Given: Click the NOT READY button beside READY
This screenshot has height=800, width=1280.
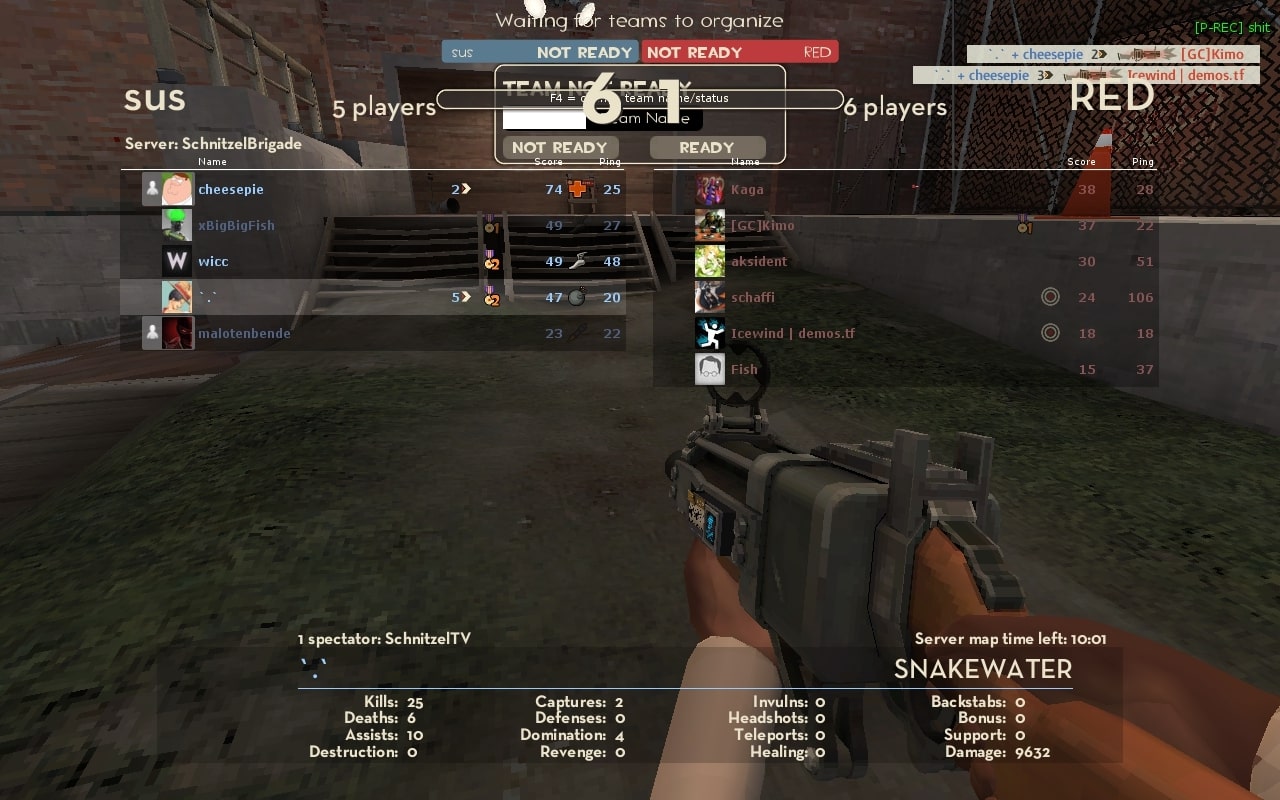Looking at the screenshot, I should (x=559, y=148).
